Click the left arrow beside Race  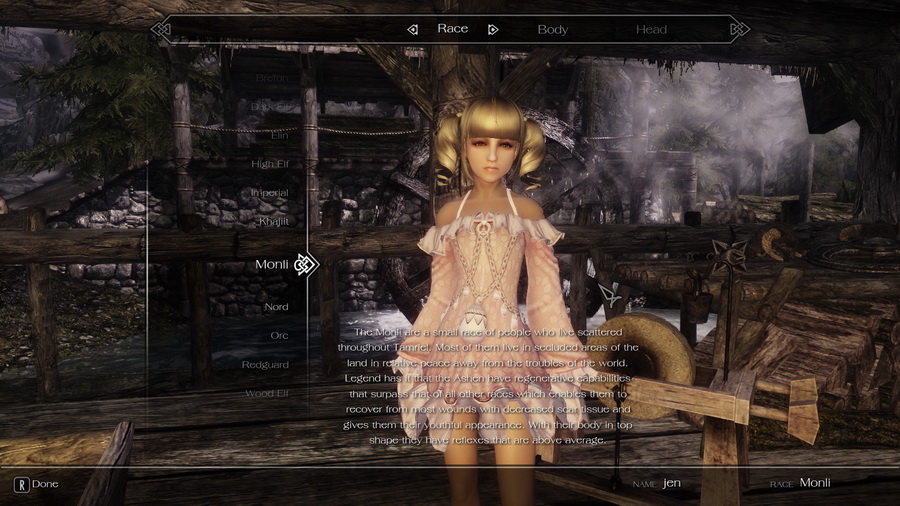412,29
